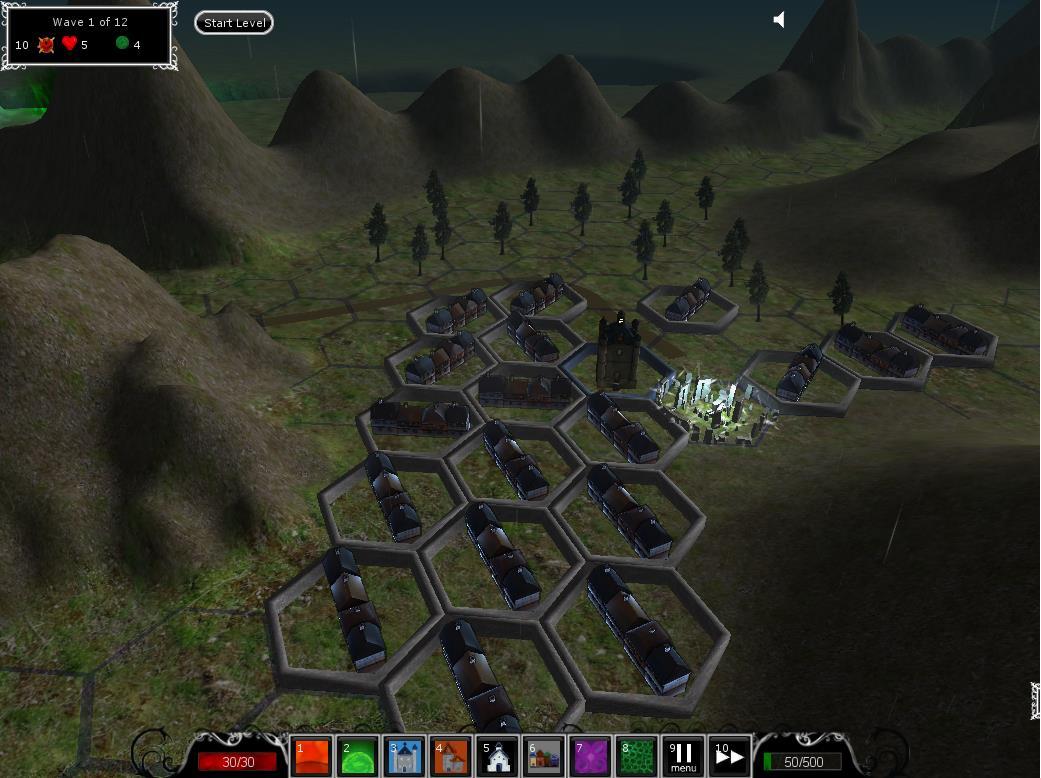Choose the orange house building slot 4
1041x778 pixels.
click(451, 757)
